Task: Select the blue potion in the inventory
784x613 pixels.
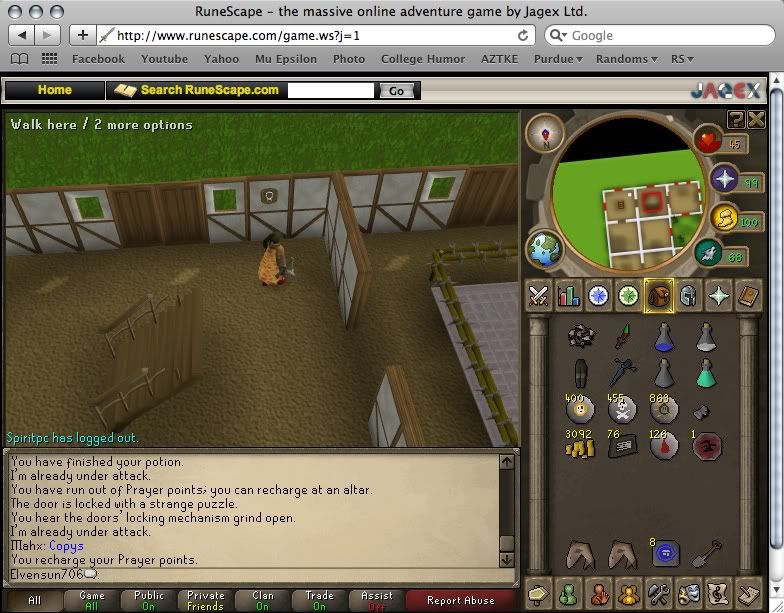Action: pyautogui.click(x=662, y=338)
